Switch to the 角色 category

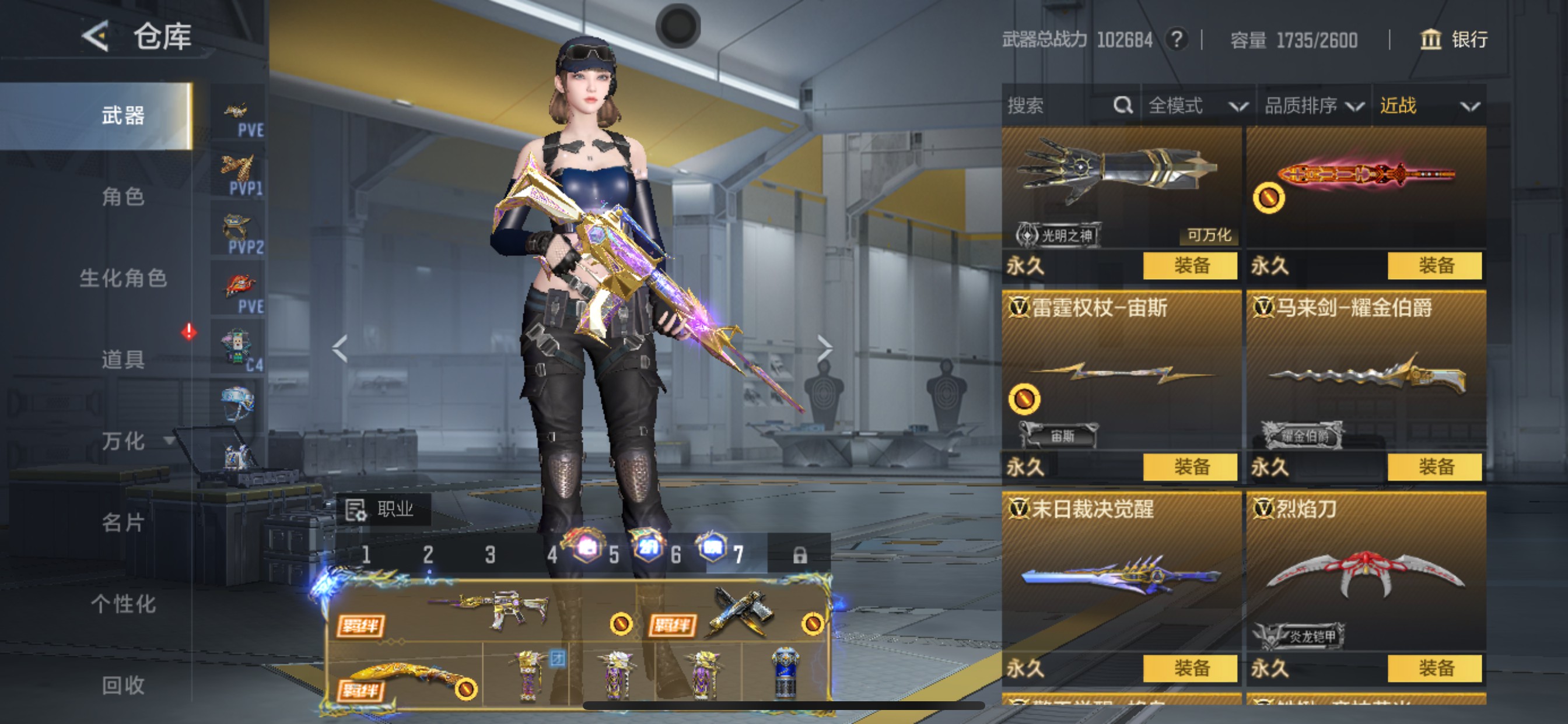(123, 196)
